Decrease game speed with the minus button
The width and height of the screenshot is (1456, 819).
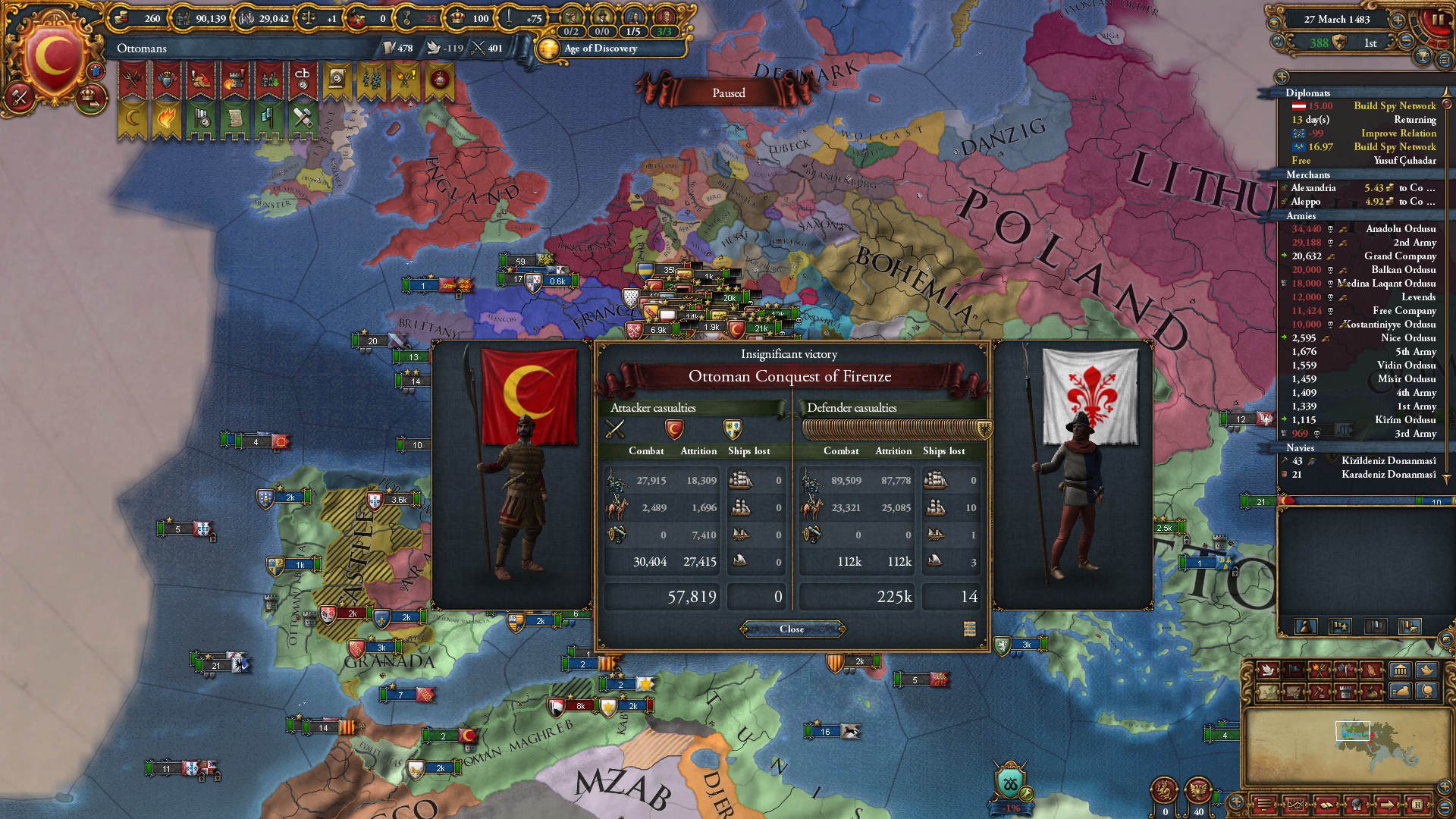coord(1406,42)
